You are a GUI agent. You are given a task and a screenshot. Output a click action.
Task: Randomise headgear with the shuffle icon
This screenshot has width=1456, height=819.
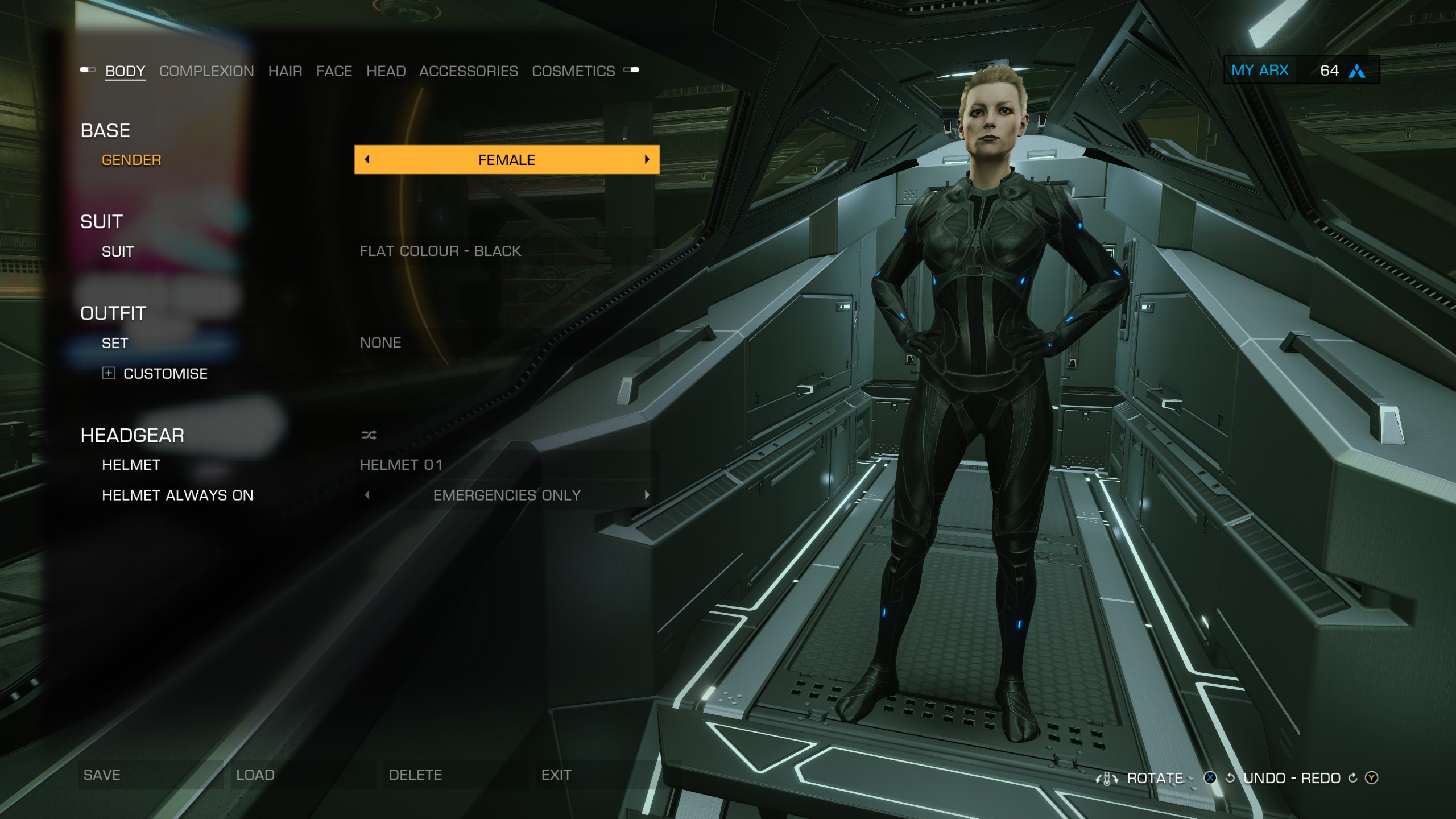(369, 436)
